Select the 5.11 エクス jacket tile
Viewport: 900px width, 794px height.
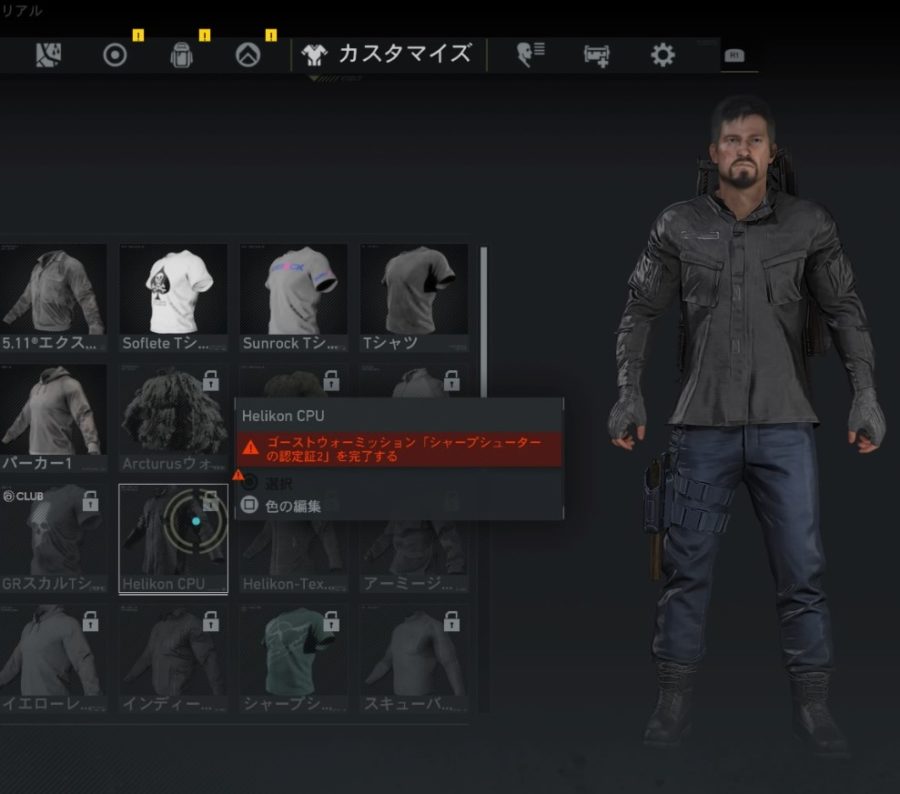(53, 298)
